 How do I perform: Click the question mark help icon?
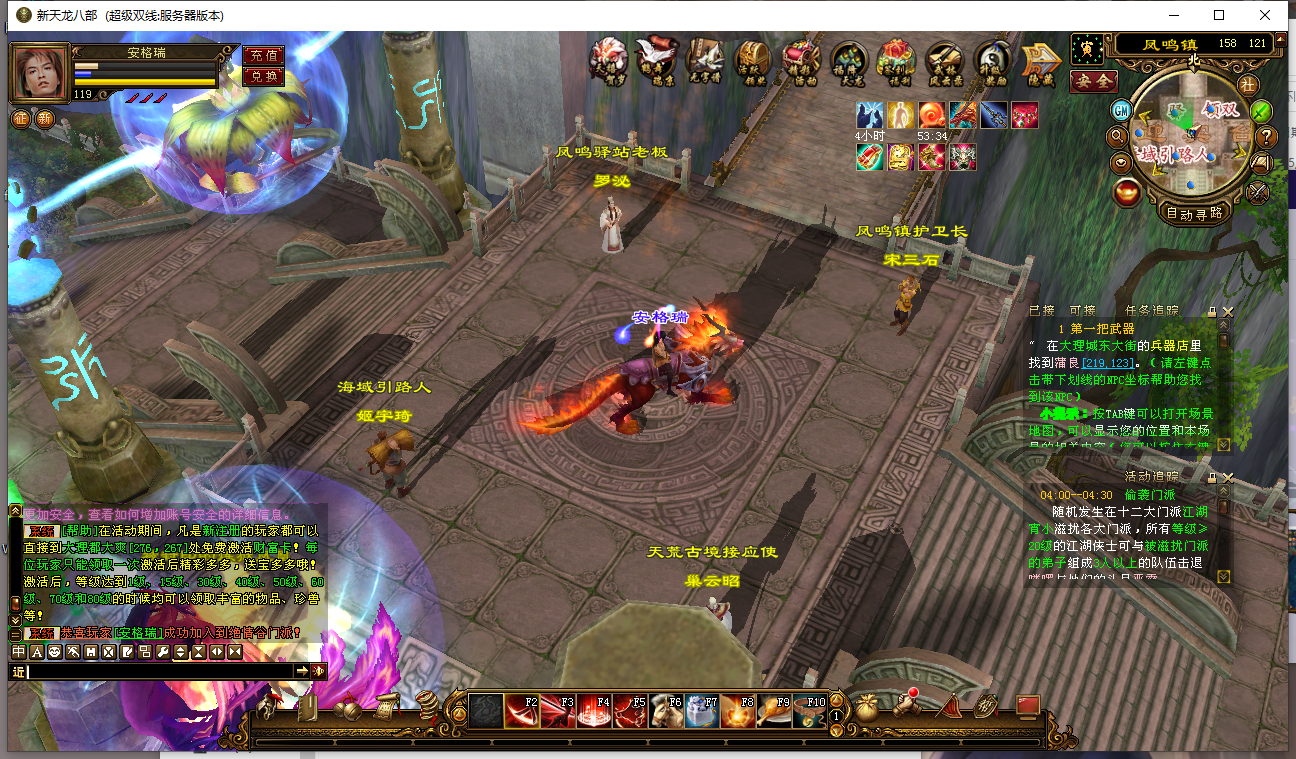coord(1266,136)
